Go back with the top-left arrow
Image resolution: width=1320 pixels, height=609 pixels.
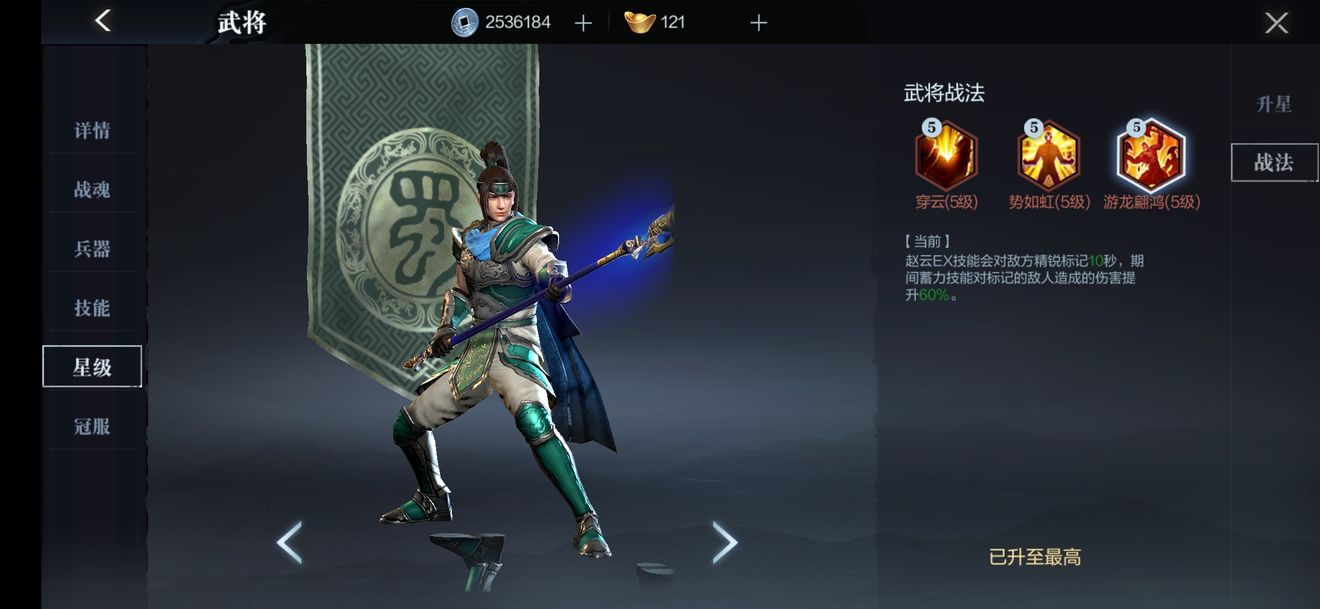[102, 21]
